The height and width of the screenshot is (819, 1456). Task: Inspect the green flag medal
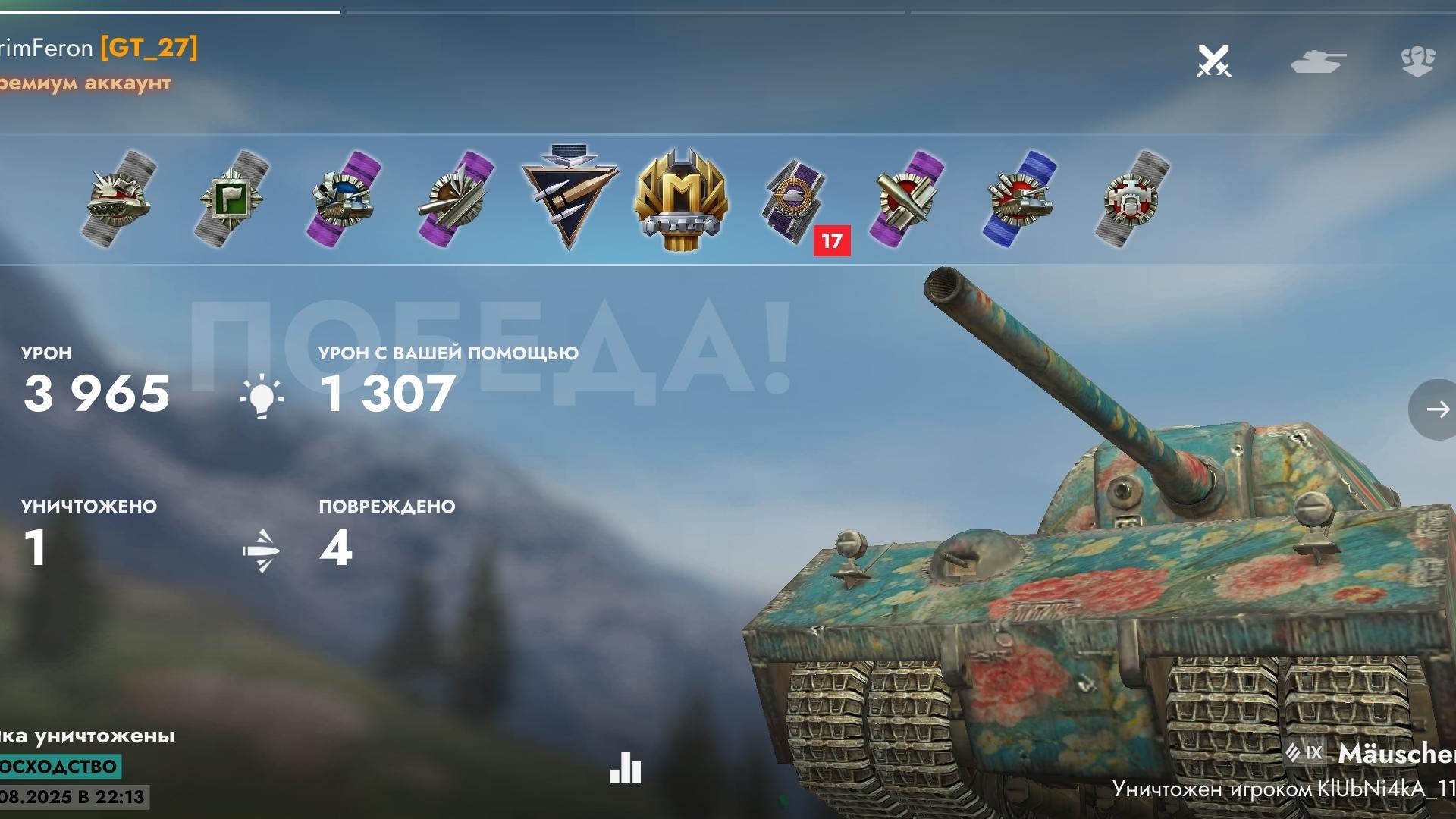click(x=231, y=199)
